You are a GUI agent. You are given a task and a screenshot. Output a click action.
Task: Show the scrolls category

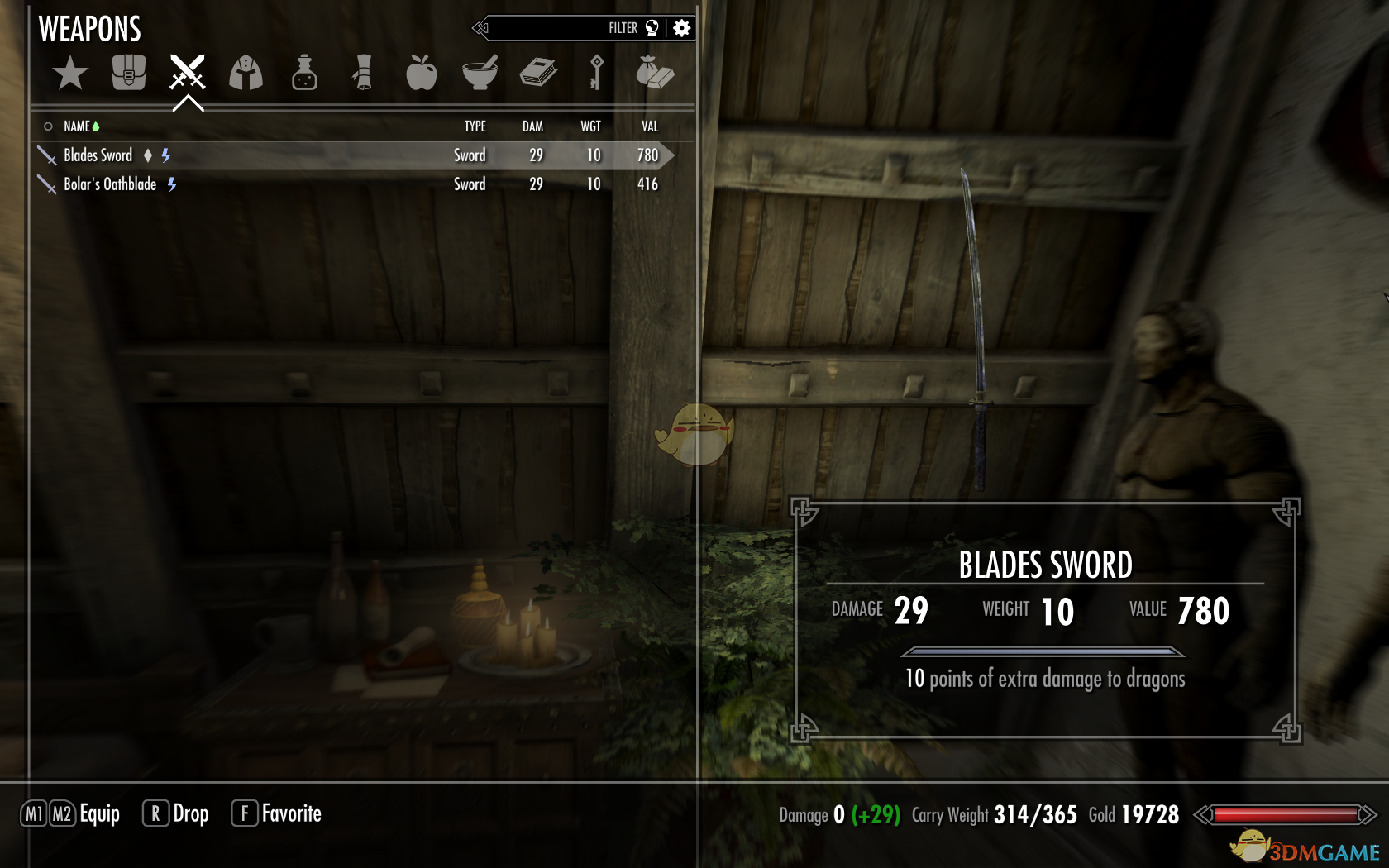tap(363, 73)
